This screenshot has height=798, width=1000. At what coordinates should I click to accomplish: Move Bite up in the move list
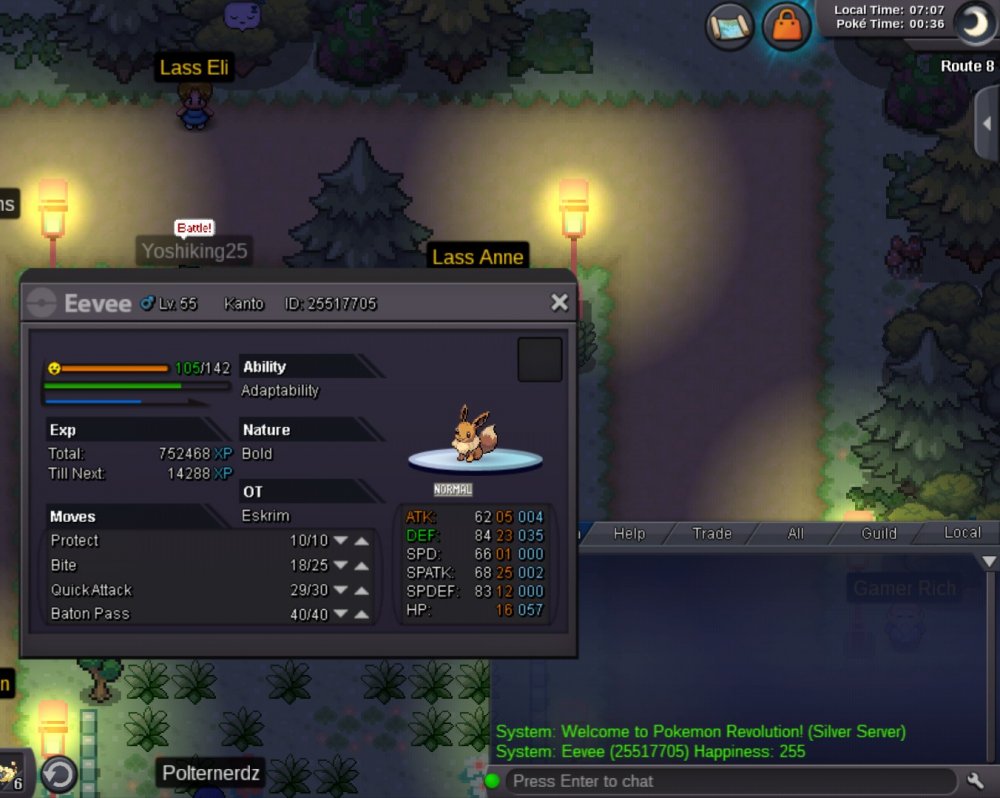(x=362, y=566)
